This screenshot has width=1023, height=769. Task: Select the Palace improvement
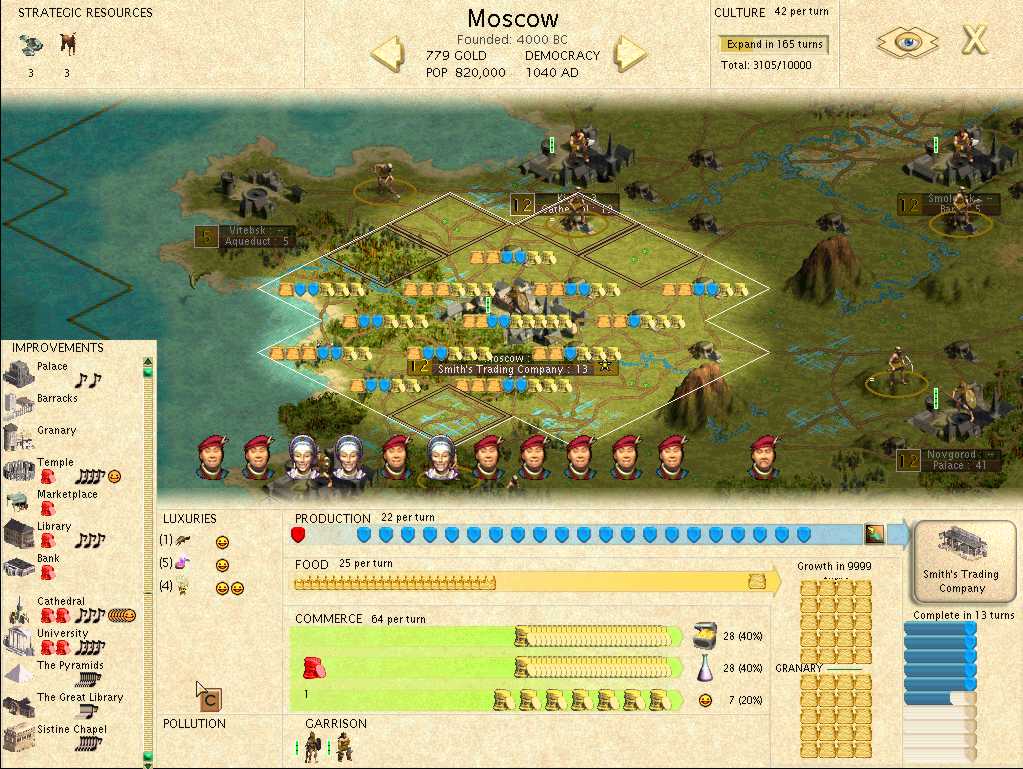point(52,367)
